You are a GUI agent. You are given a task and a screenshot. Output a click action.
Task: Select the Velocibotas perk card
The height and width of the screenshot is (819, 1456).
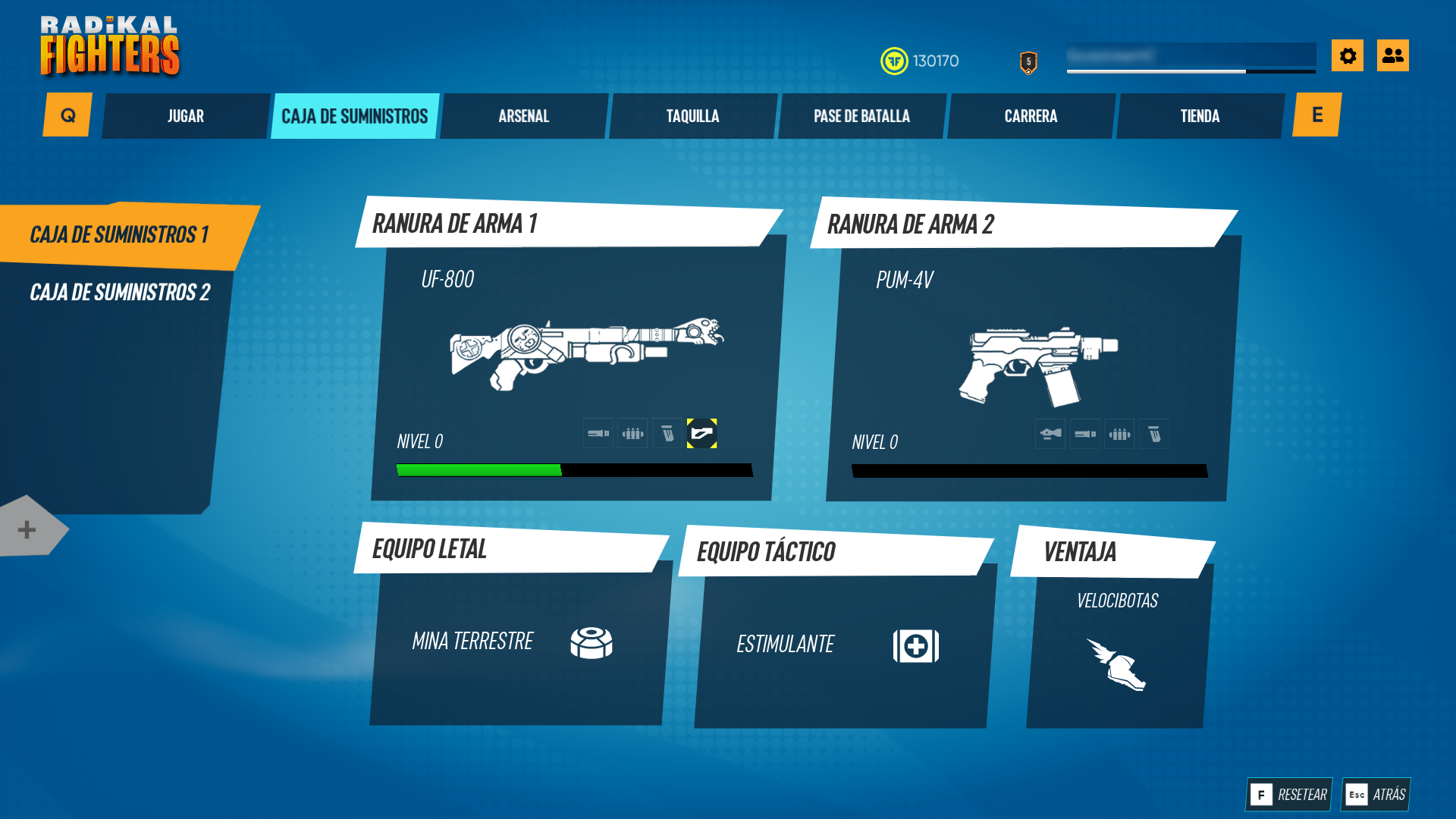(1116, 645)
